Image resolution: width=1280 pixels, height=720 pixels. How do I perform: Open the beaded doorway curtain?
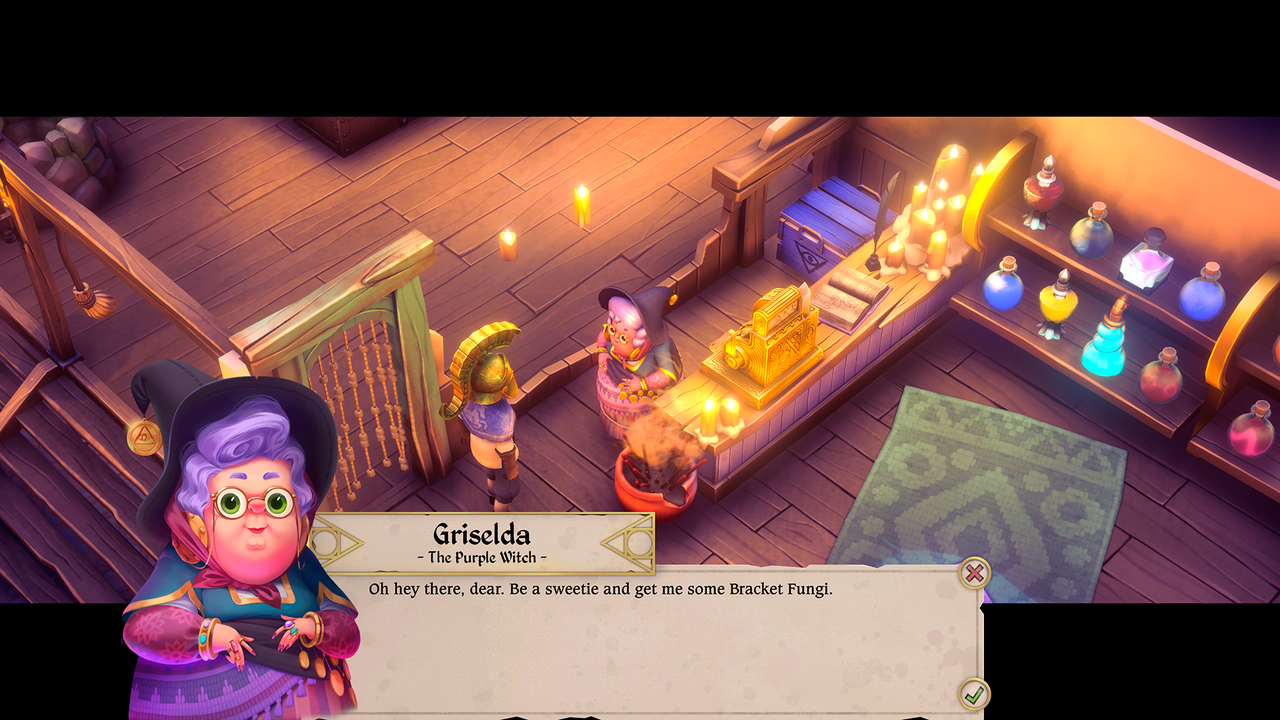point(365,390)
